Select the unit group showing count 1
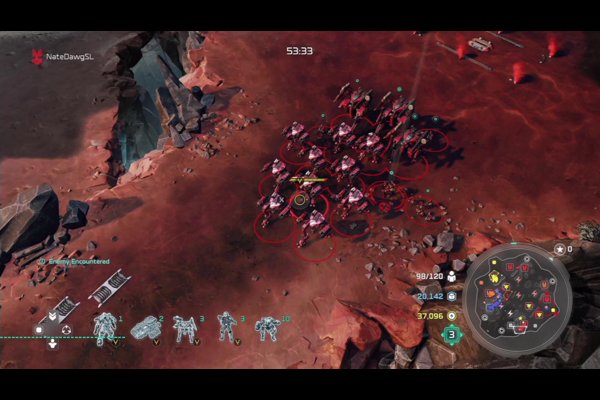 [x=105, y=328]
